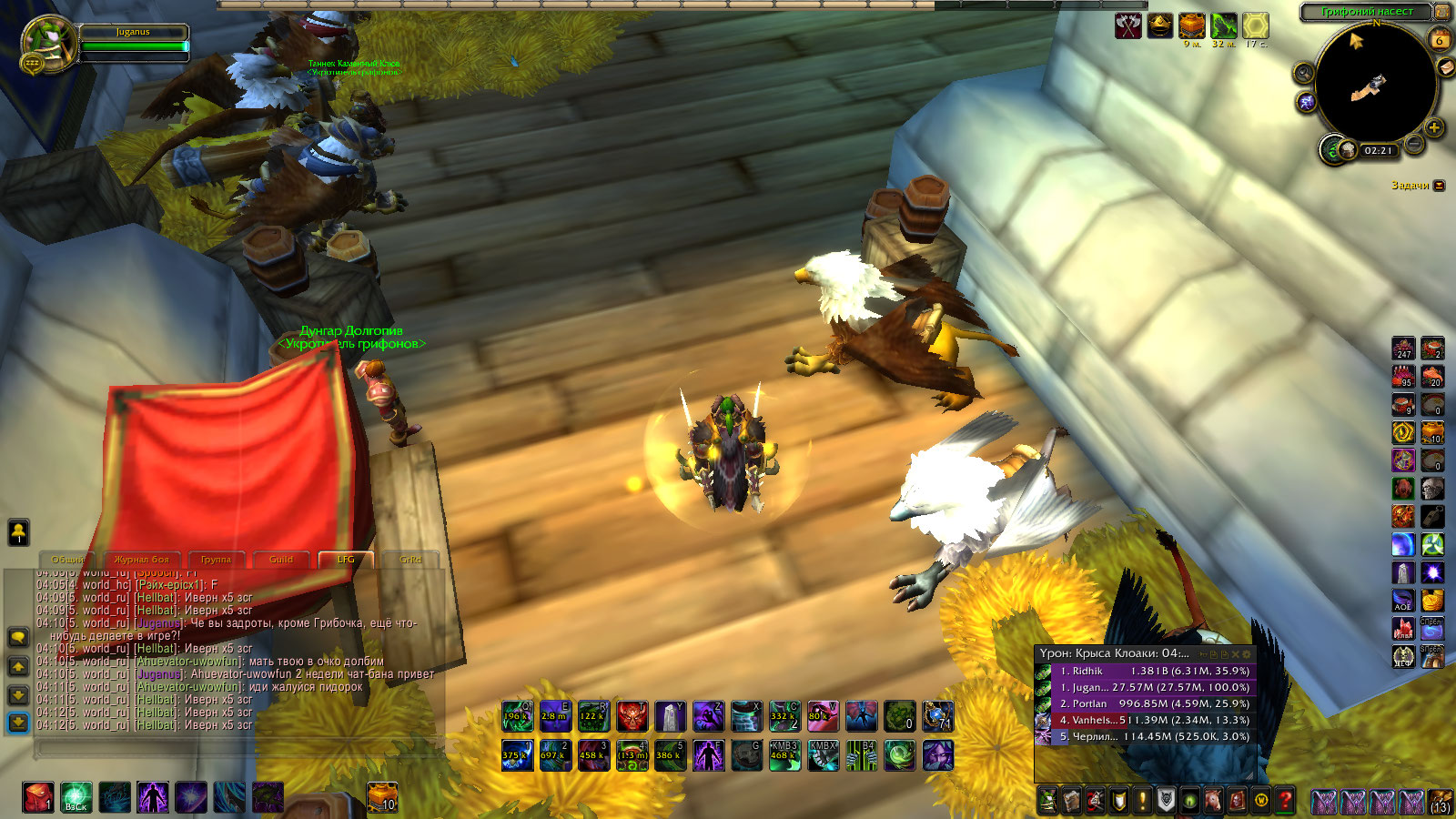Open the mounts collection horse icon
The height and width of the screenshot is (819, 1456).
1213,801
